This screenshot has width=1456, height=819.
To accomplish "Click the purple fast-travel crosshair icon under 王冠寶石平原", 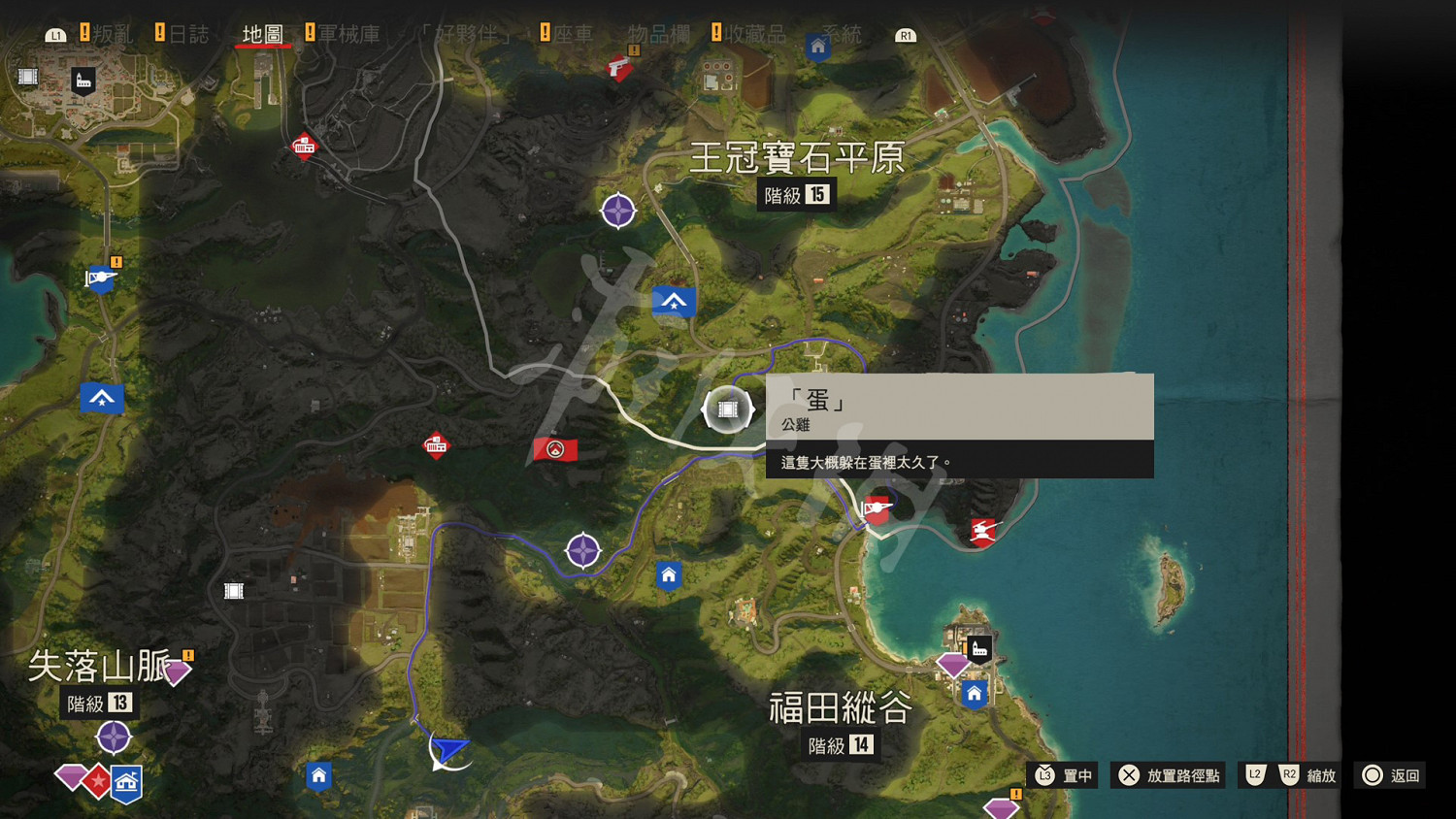I will click(x=619, y=211).
